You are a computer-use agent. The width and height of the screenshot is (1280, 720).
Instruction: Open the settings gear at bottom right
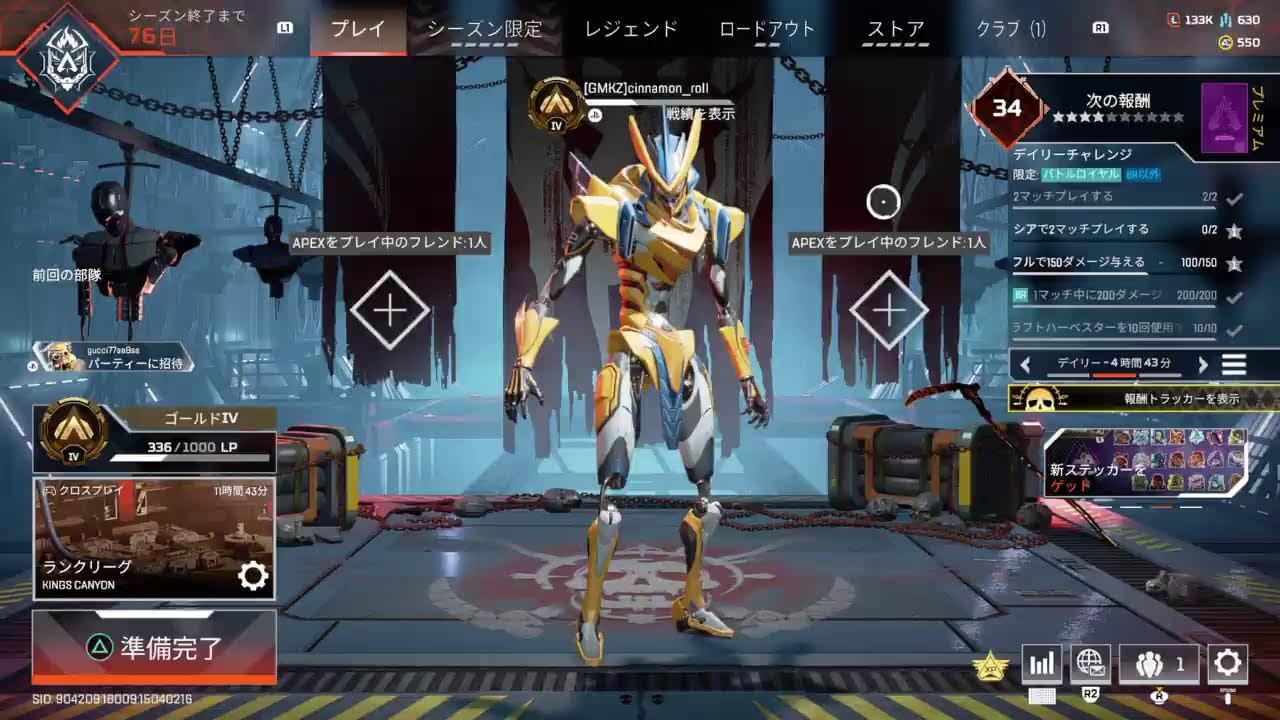pyautogui.click(x=1228, y=663)
